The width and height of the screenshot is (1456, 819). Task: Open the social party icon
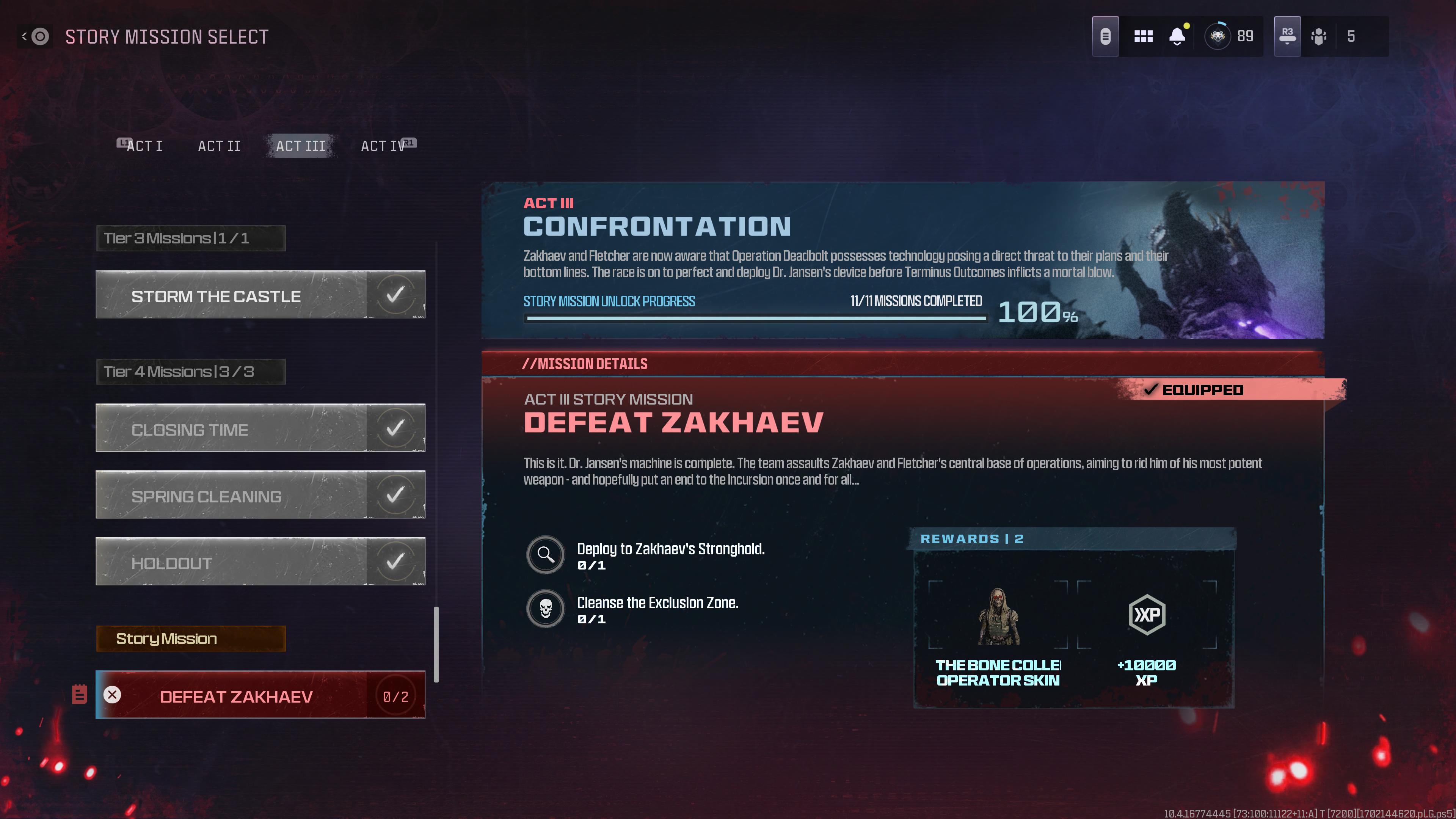click(x=1319, y=37)
